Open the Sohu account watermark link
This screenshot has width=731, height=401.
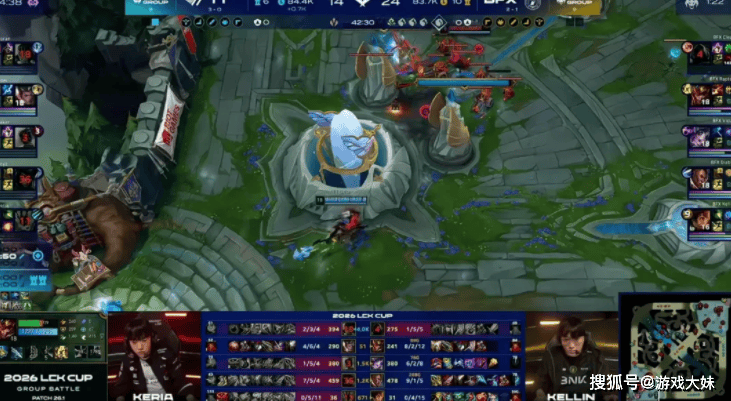click(651, 382)
